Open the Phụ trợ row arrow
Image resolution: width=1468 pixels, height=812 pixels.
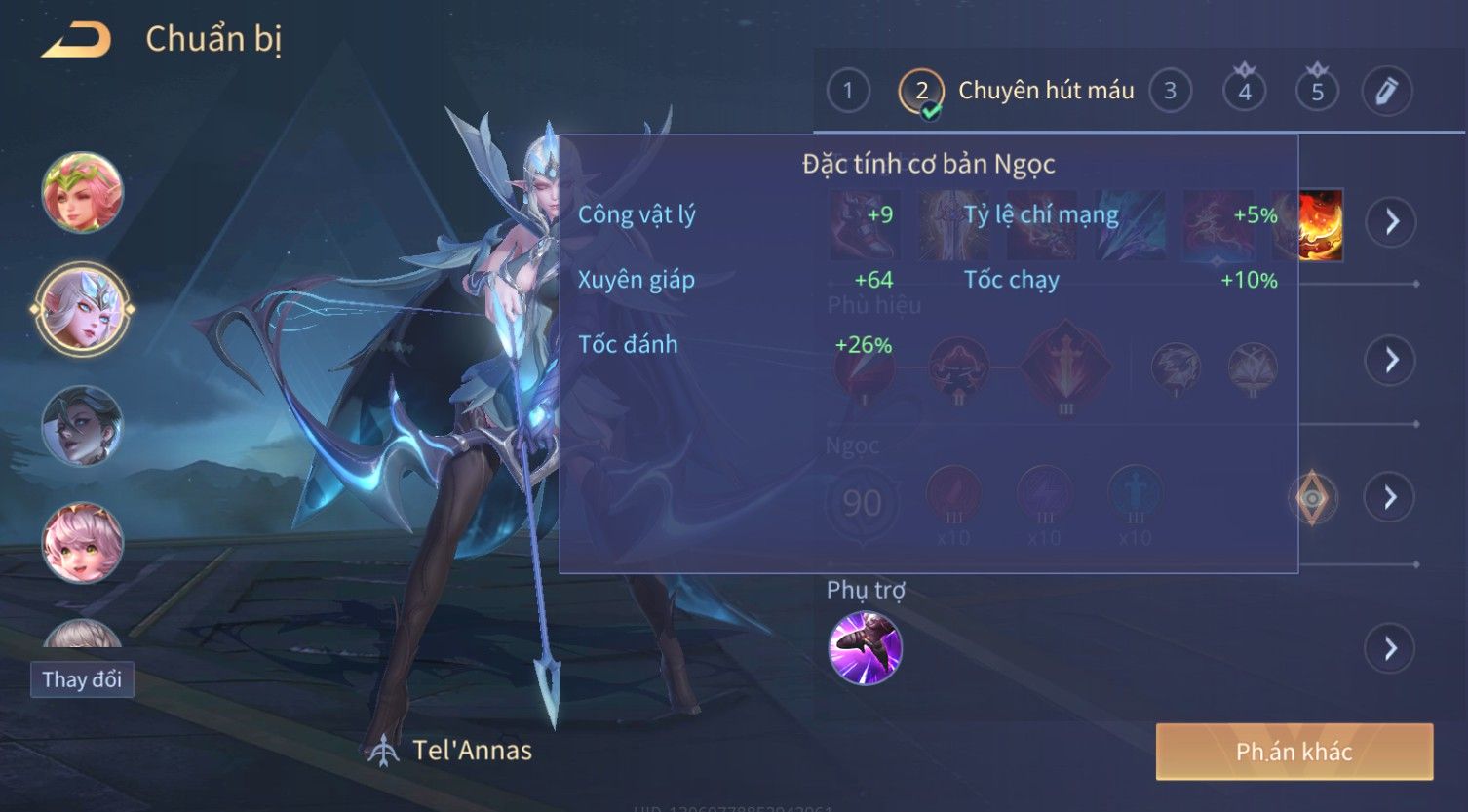1391,648
